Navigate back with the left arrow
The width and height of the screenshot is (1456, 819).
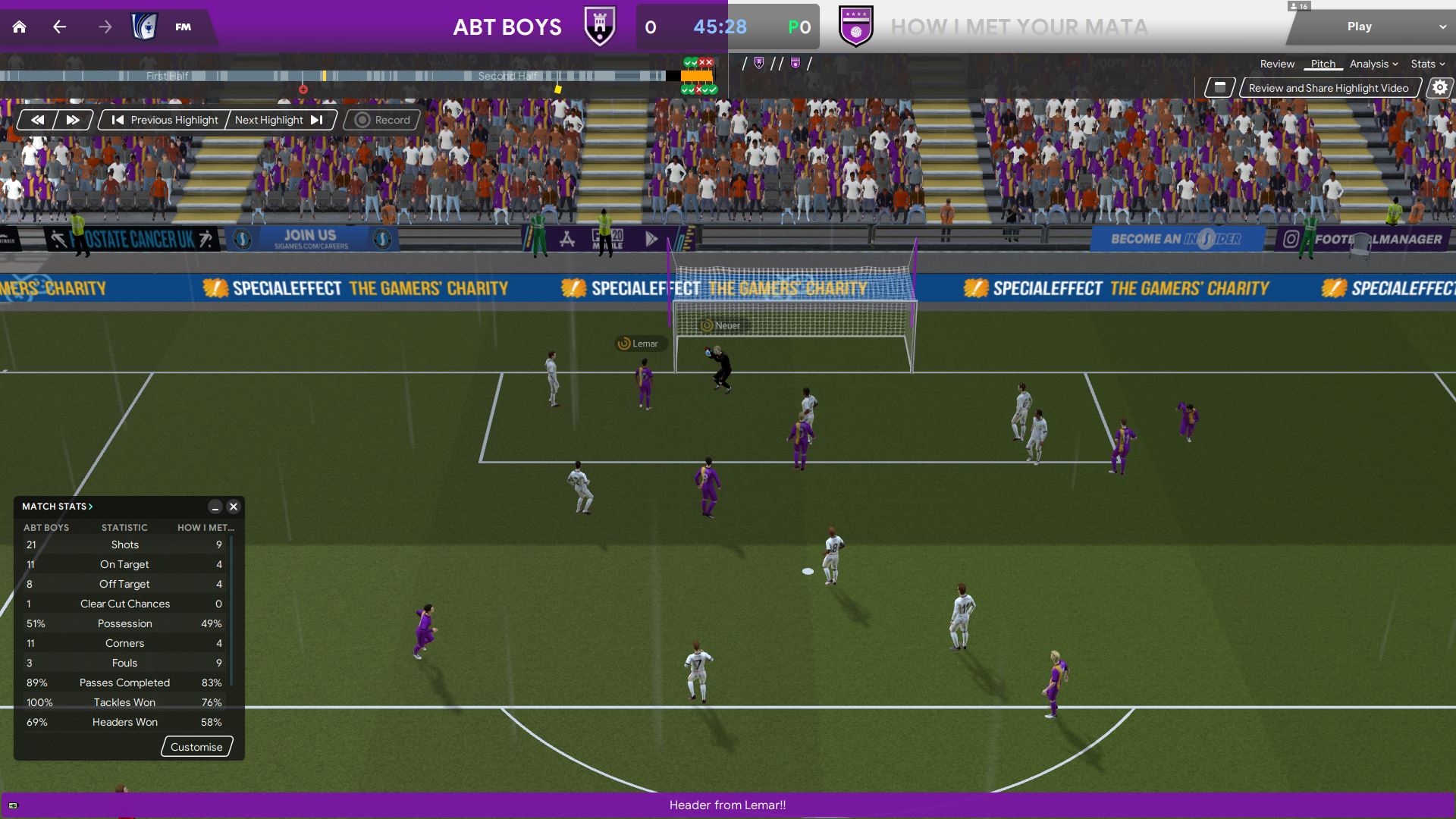(x=60, y=27)
